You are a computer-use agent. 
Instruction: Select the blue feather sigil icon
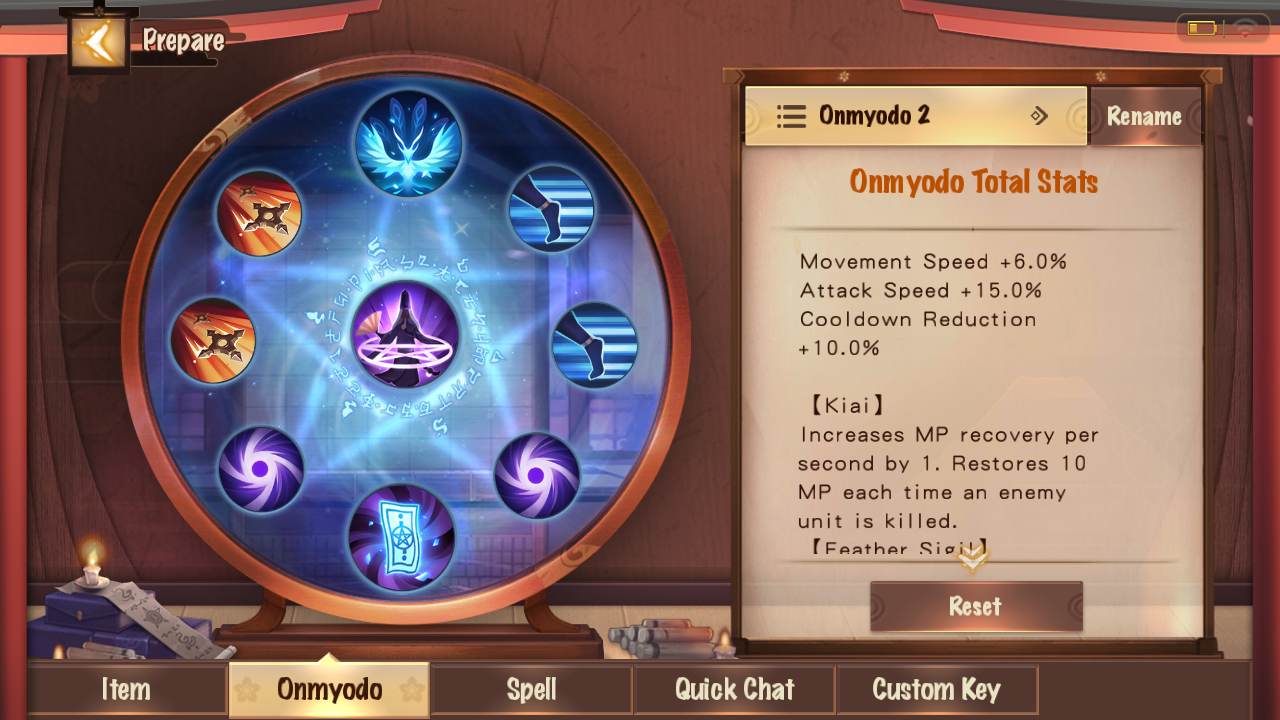click(408, 143)
